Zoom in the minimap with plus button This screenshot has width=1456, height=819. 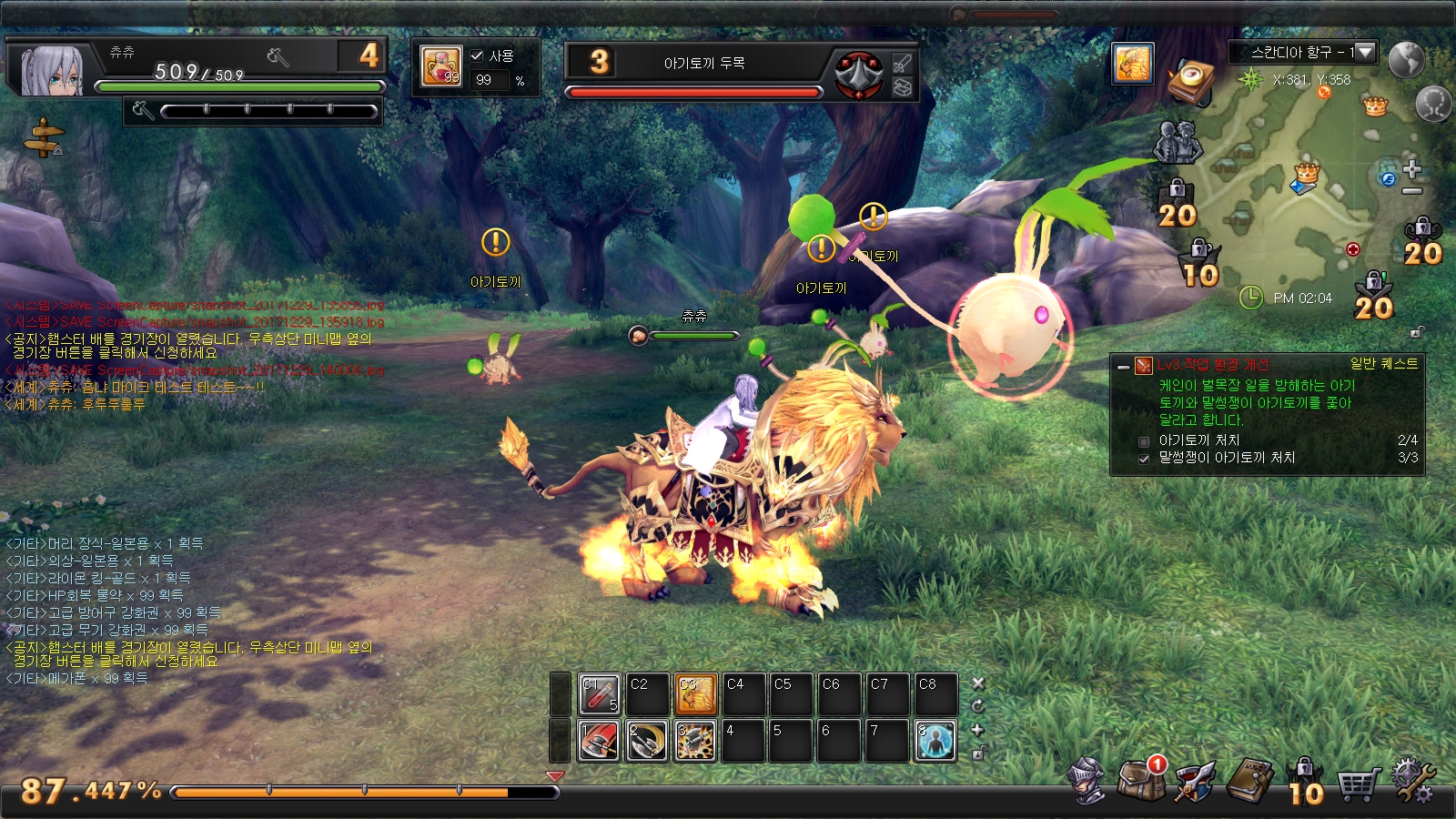(1411, 169)
